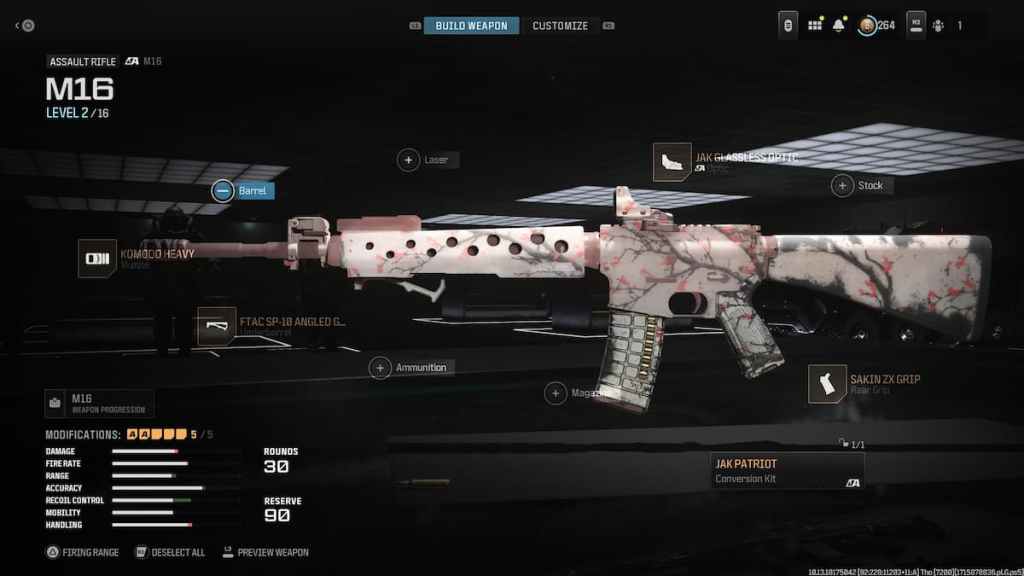Screen dimensions: 1024x576
Task: Open the Customize tab
Action: 560,25
